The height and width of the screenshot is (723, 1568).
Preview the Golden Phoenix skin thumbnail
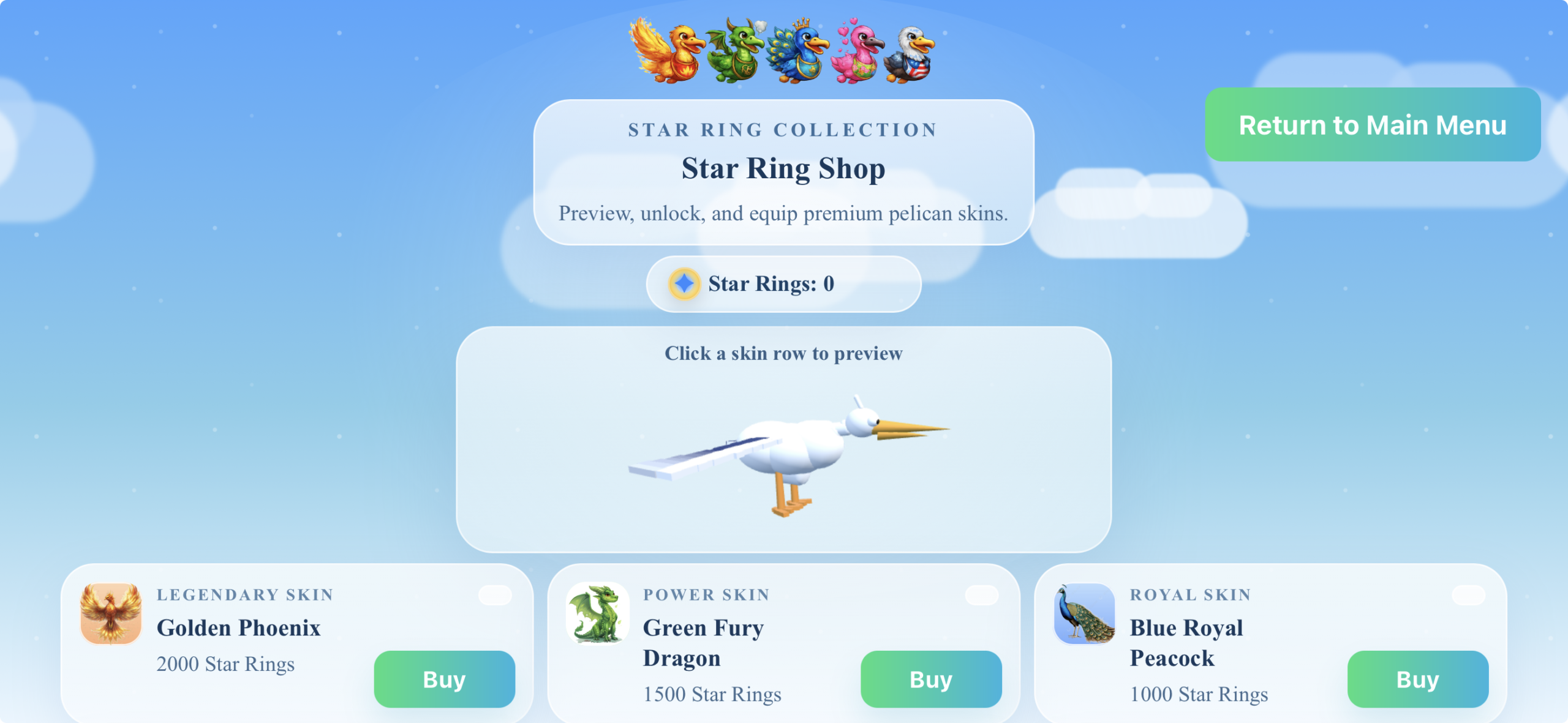111,613
